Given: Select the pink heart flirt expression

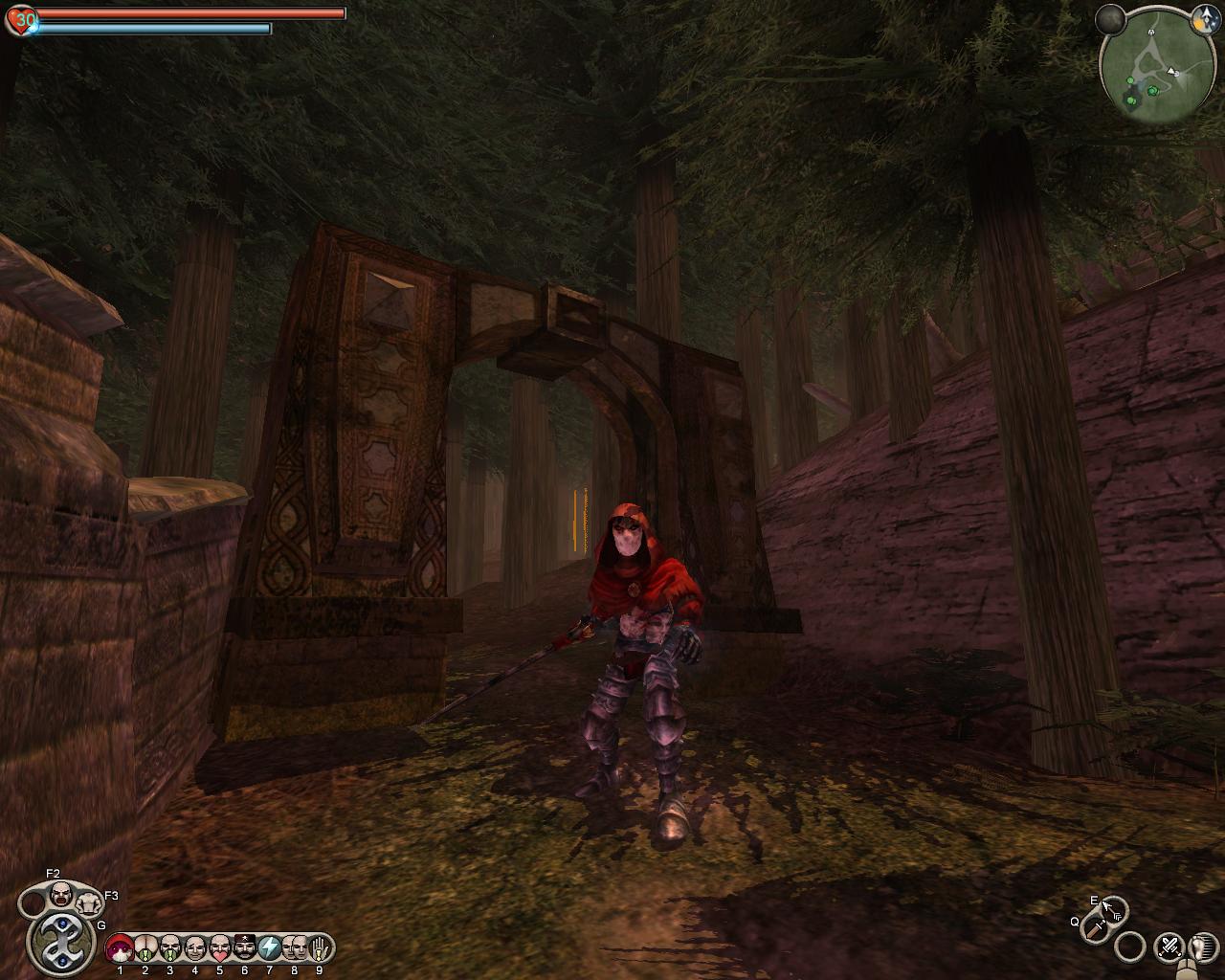Looking at the screenshot, I should coord(220,947).
